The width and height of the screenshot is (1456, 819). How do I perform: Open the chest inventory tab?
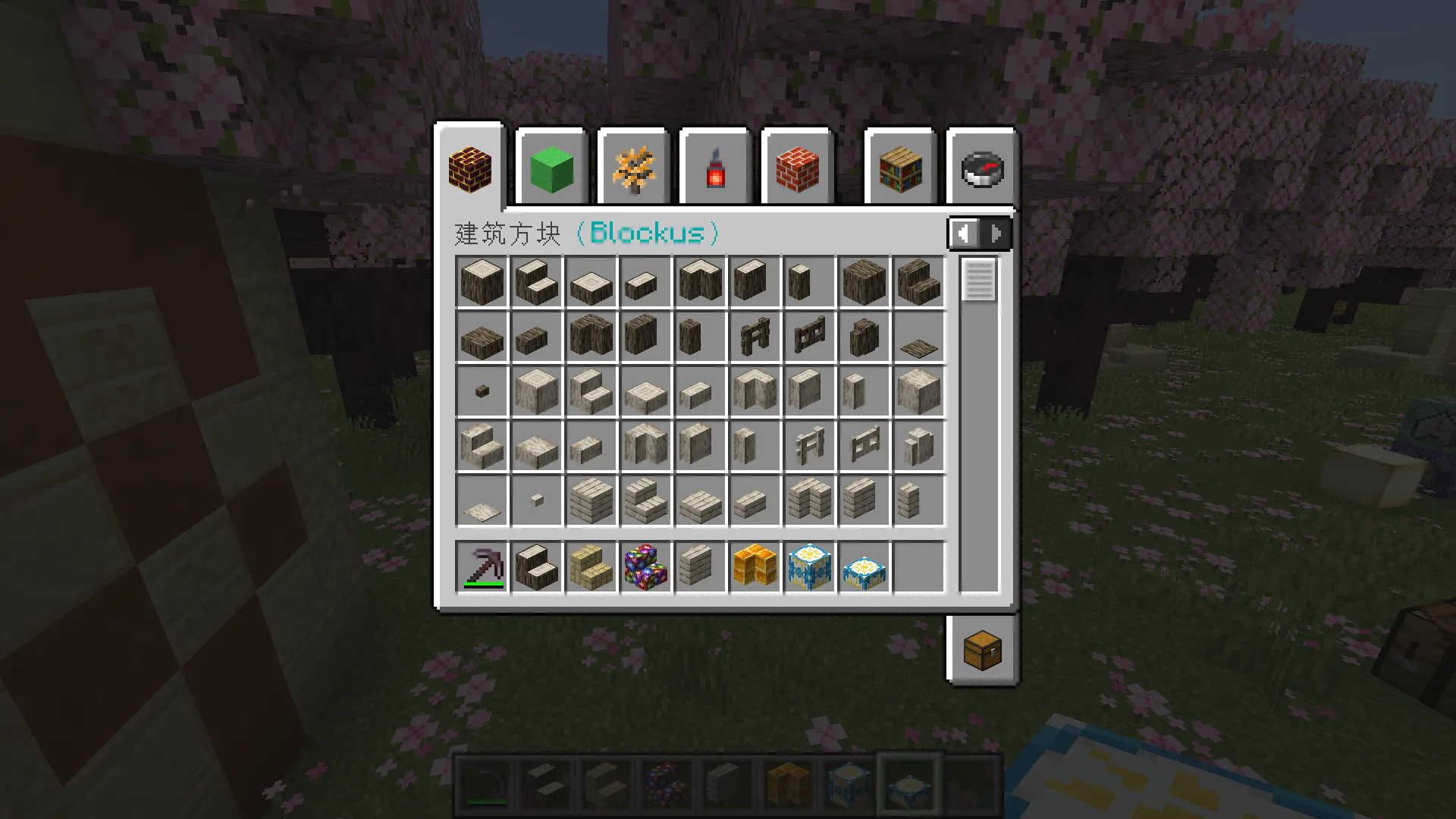coord(982,650)
